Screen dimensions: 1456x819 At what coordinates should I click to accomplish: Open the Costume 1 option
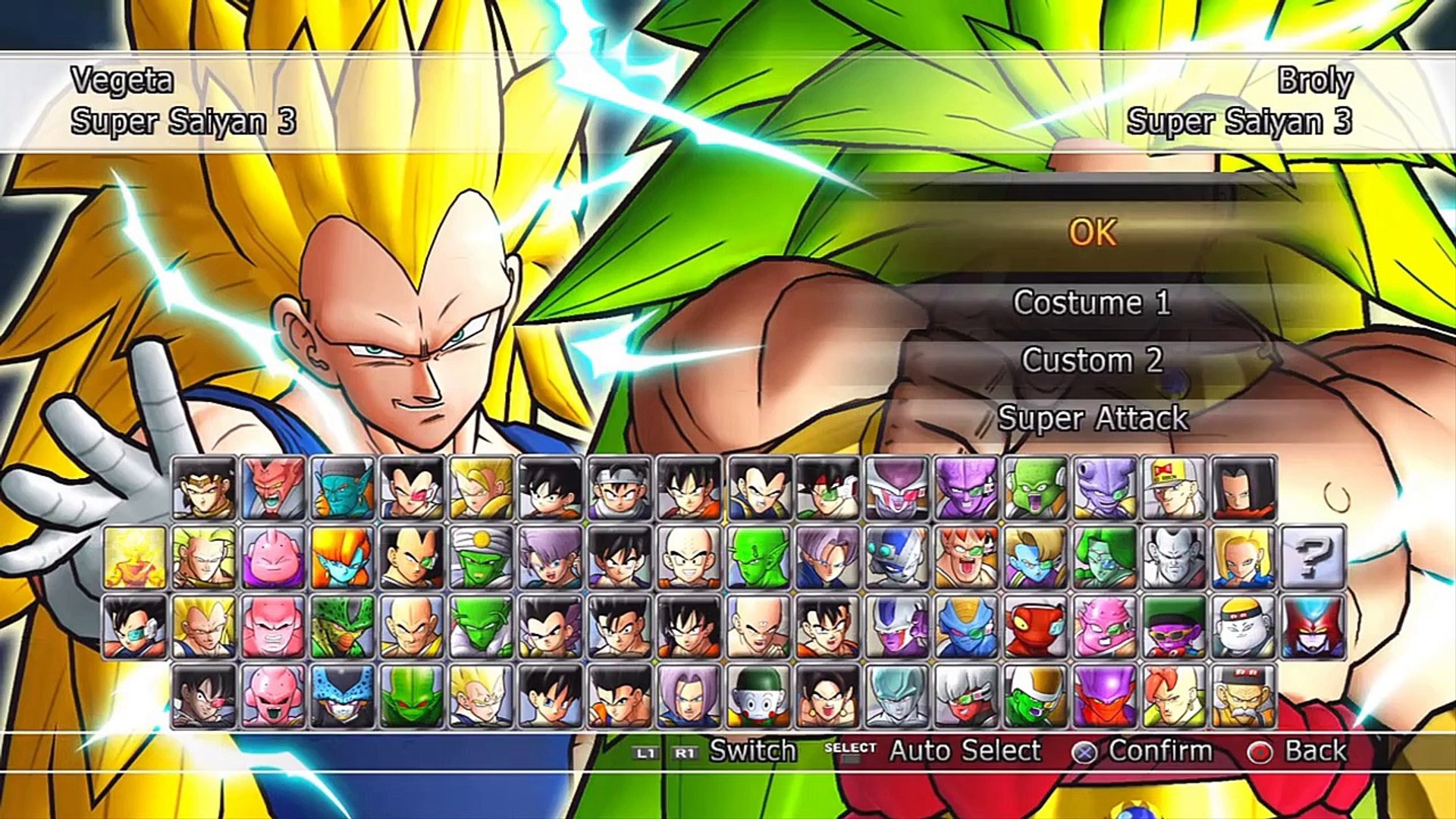coord(1092,303)
